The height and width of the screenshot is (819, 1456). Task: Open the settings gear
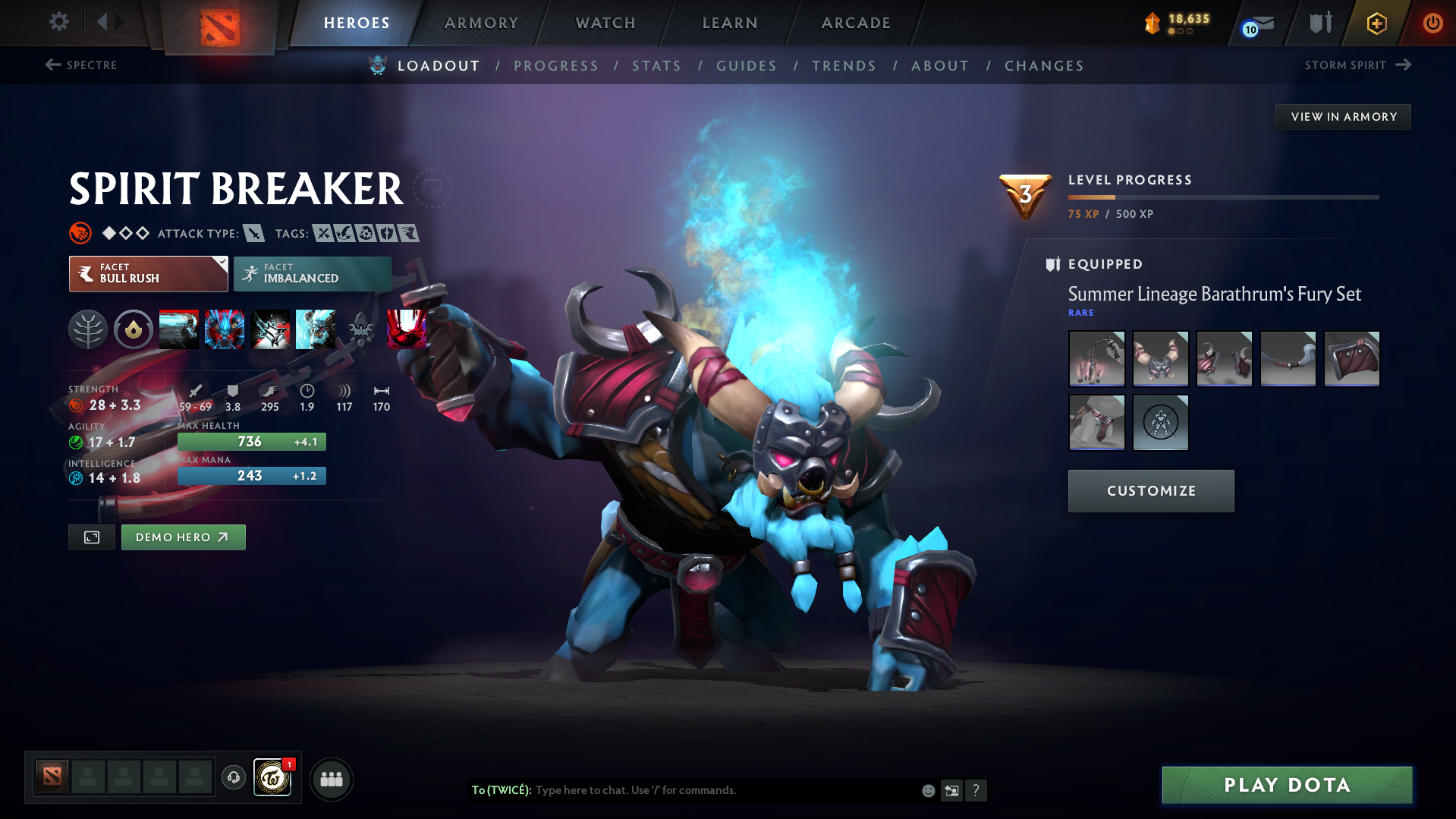pos(58,22)
